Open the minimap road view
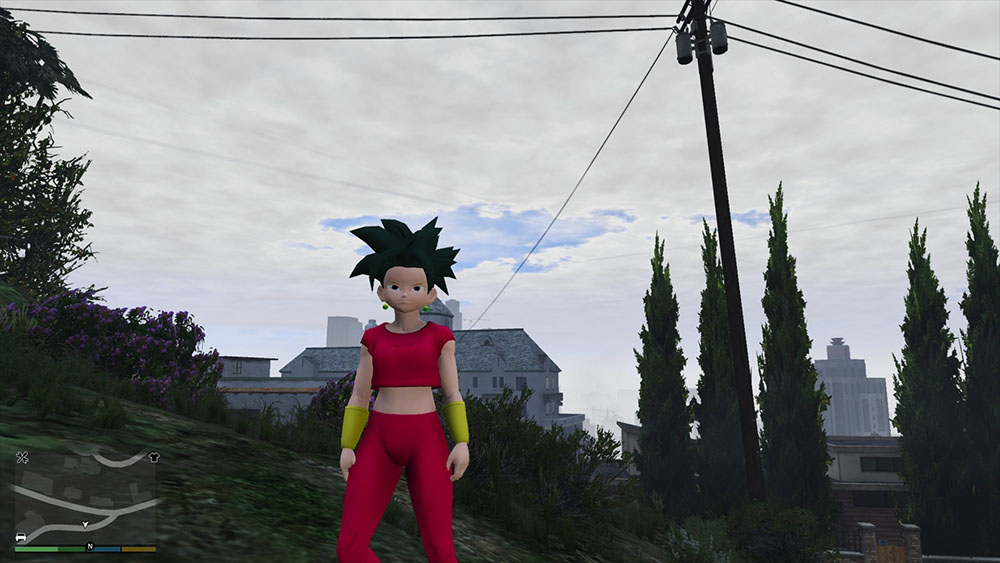Image resolution: width=1000 pixels, height=563 pixels. tap(85, 497)
